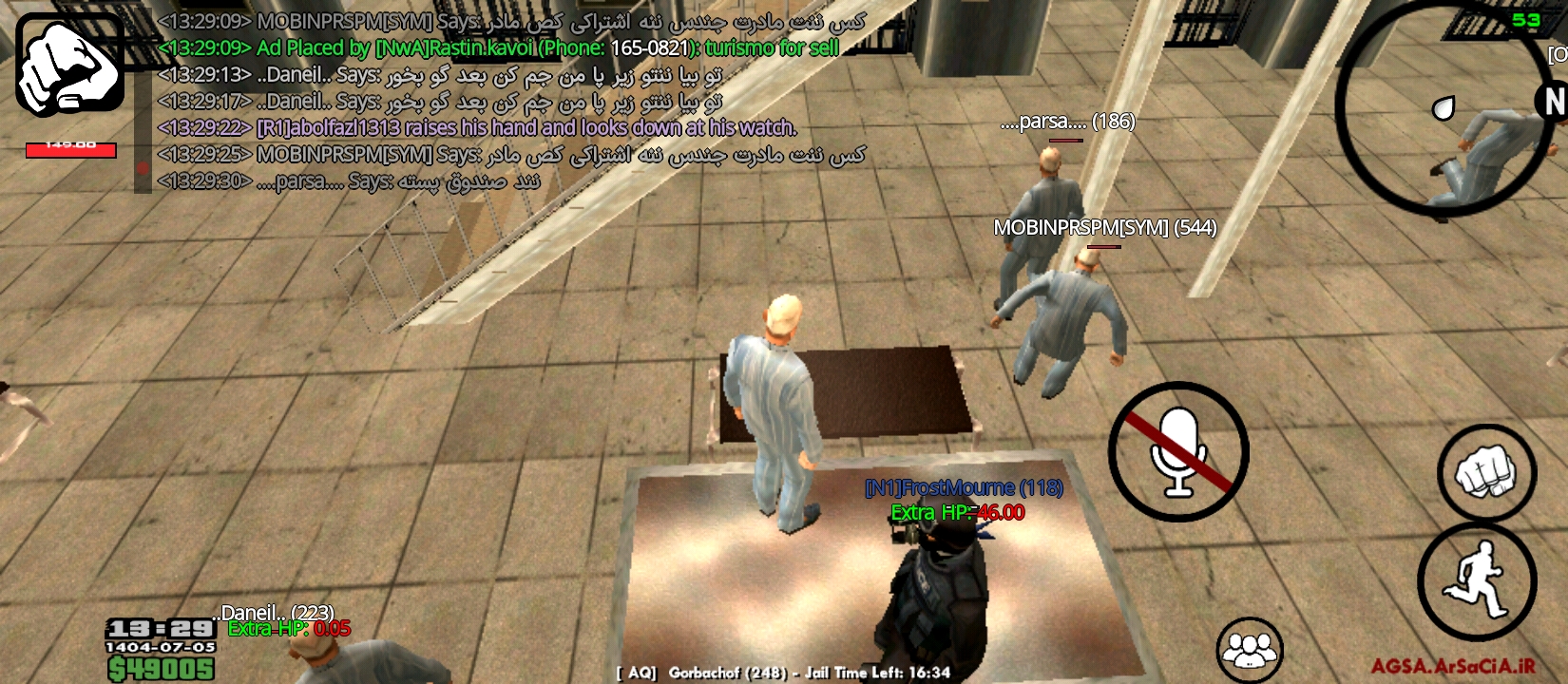This screenshot has height=684, width=1568.
Task: Punch with the fist attack button
Action: pos(1486,473)
